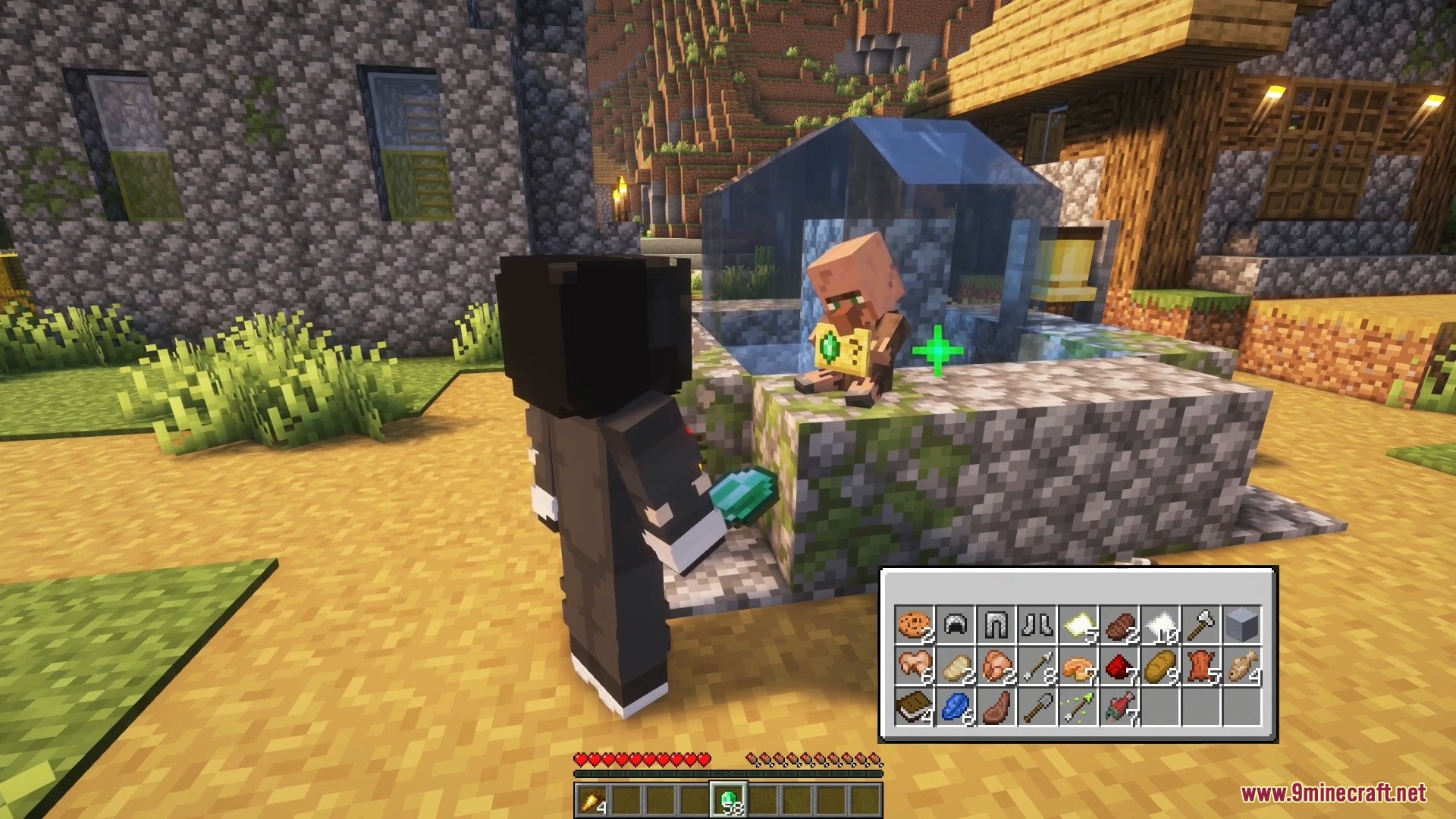Pick up the redstone dust stack
The image size is (1456, 819).
click(x=1119, y=666)
